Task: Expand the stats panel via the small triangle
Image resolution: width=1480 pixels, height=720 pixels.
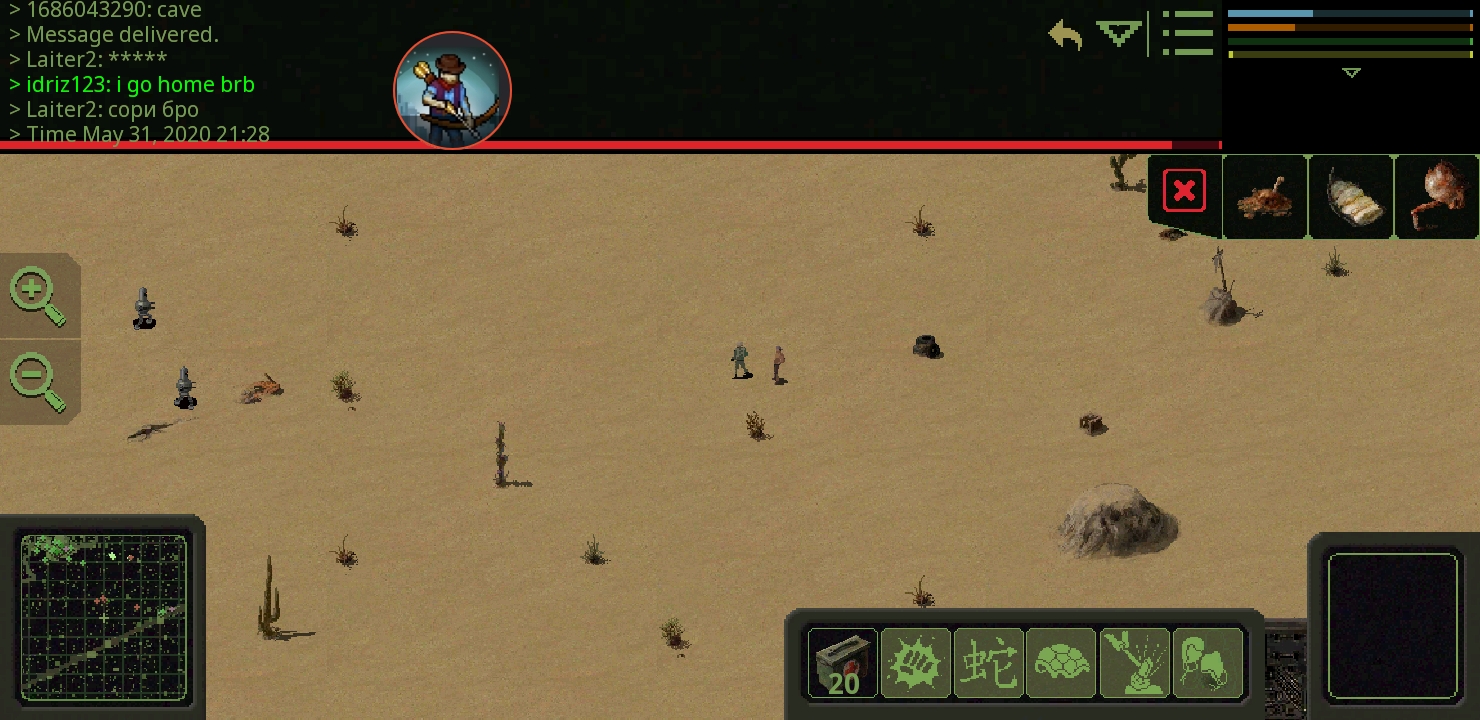Action: pyautogui.click(x=1351, y=72)
